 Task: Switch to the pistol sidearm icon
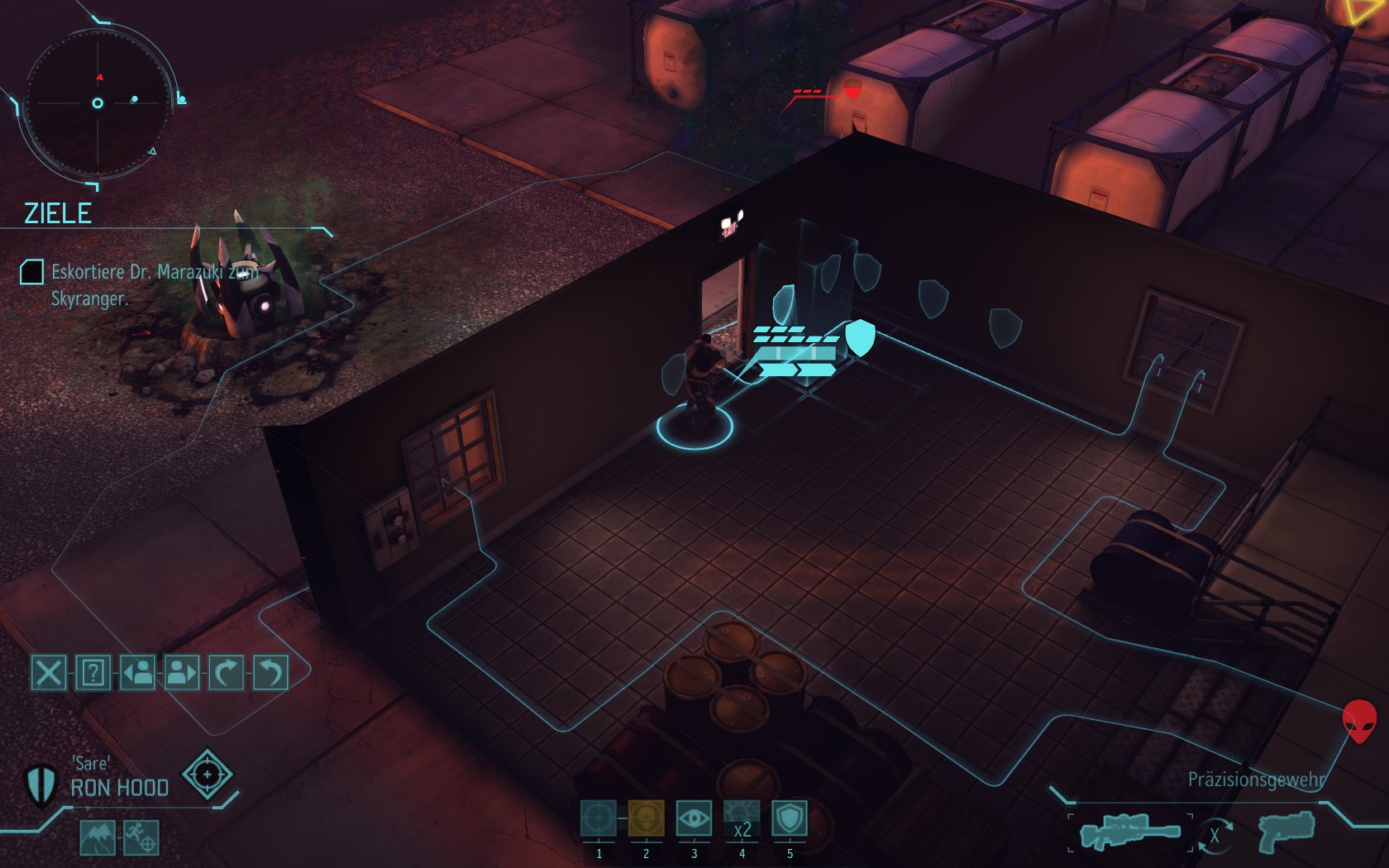tap(1286, 831)
